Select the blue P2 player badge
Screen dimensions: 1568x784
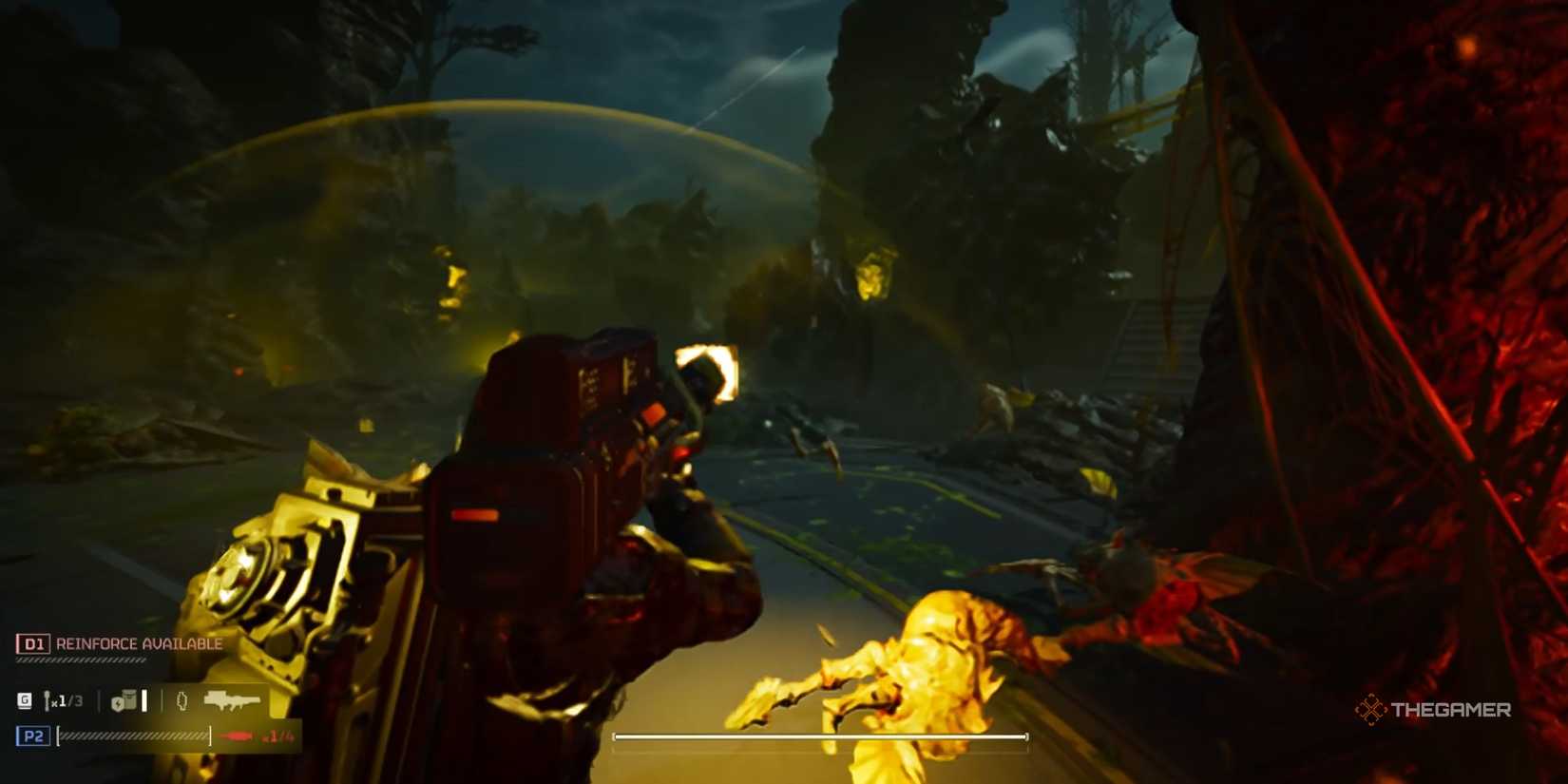coord(32,736)
